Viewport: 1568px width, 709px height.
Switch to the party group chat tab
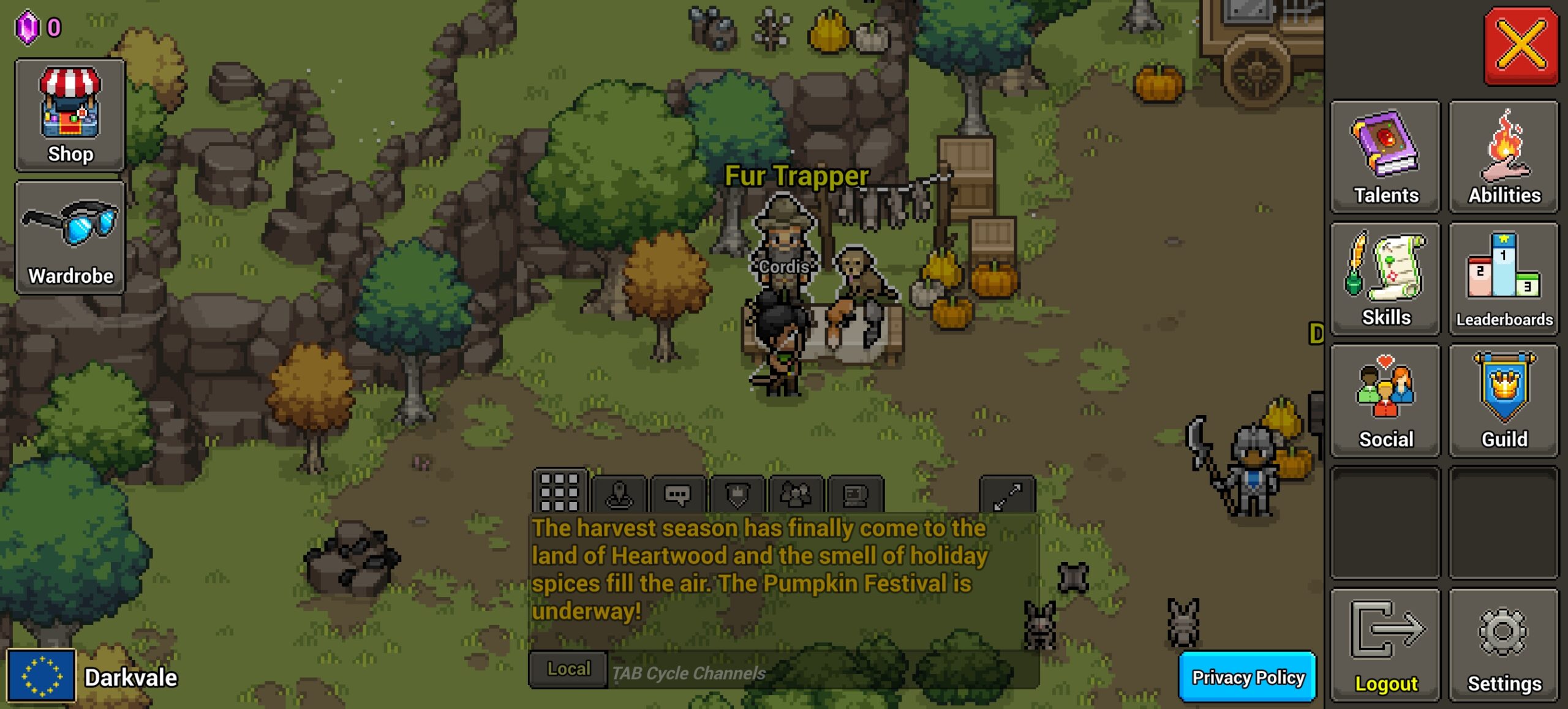pyautogui.click(x=796, y=495)
